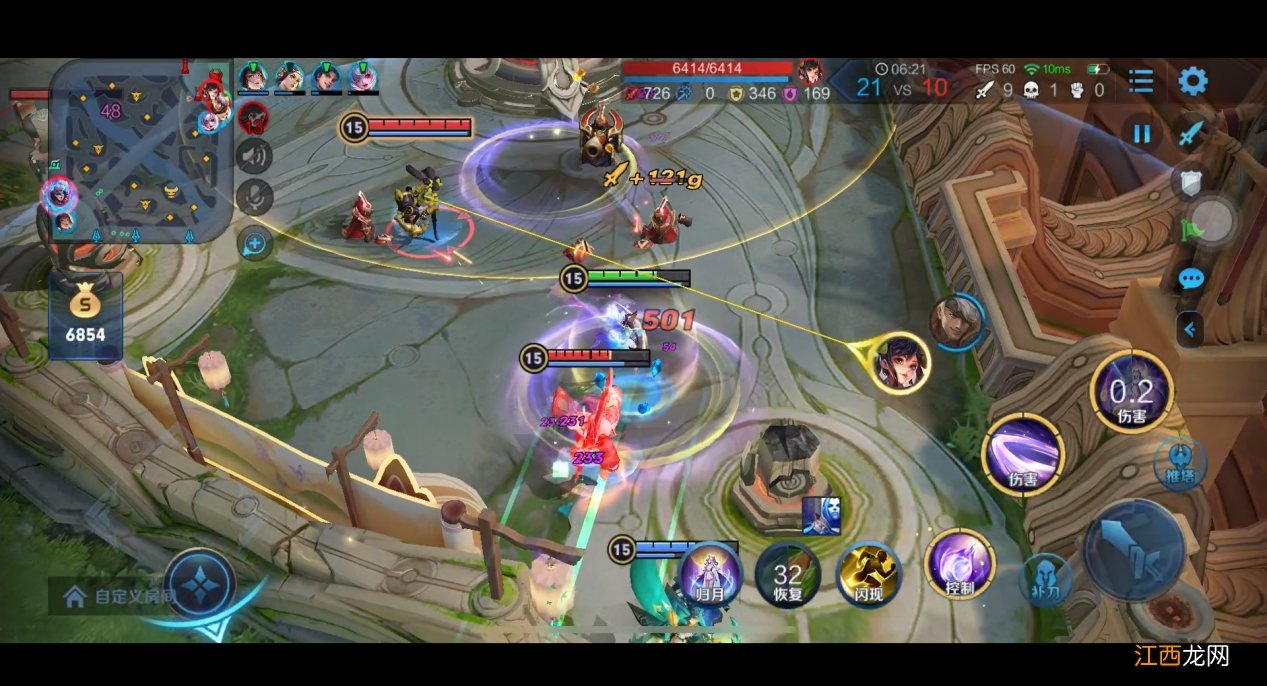Cast the 归月 skill

[x=709, y=573]
